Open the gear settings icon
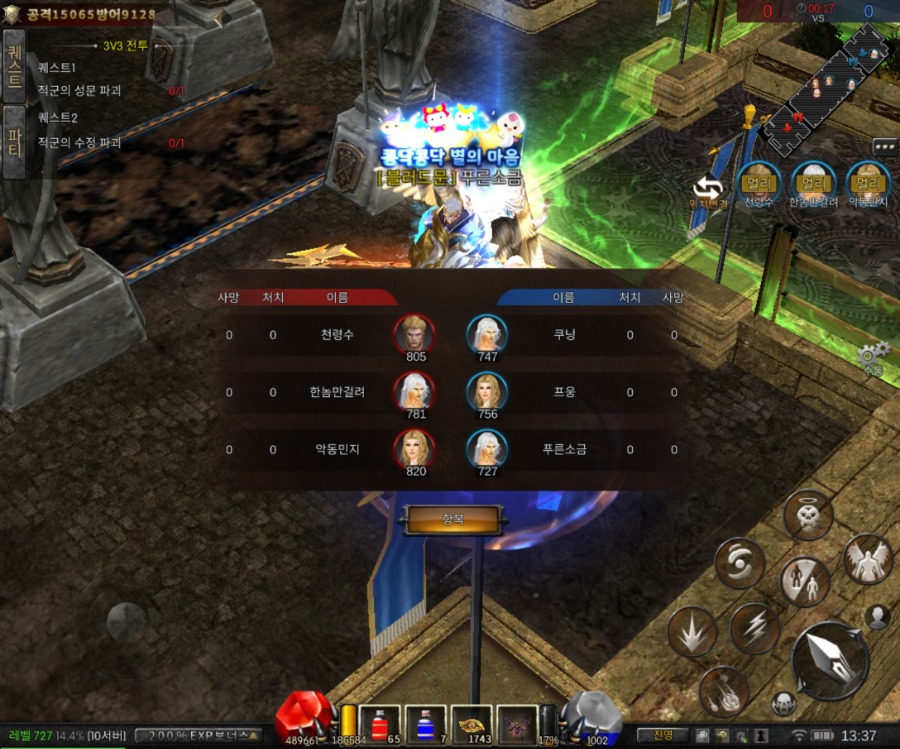This screenshot has width=900, height=749. [871, 355]
